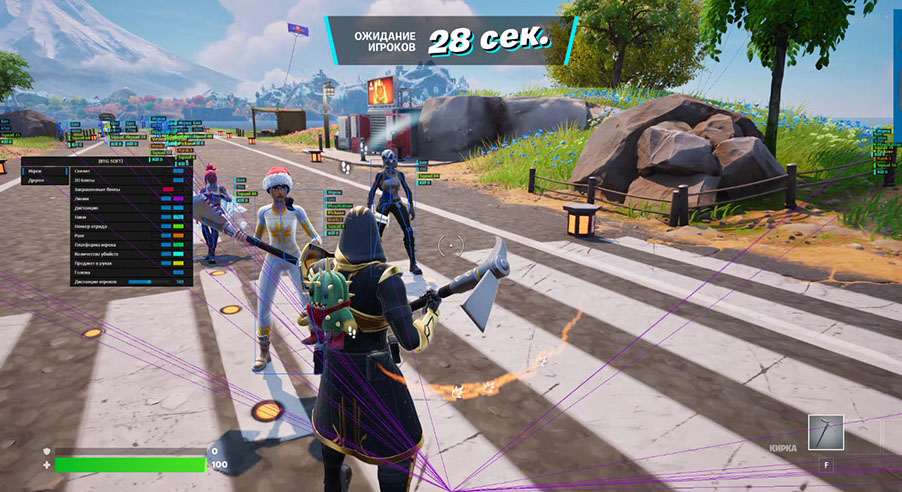
Task: Select the pickaxe (Кирка) inventory slot
Action: tap(825, 433)
